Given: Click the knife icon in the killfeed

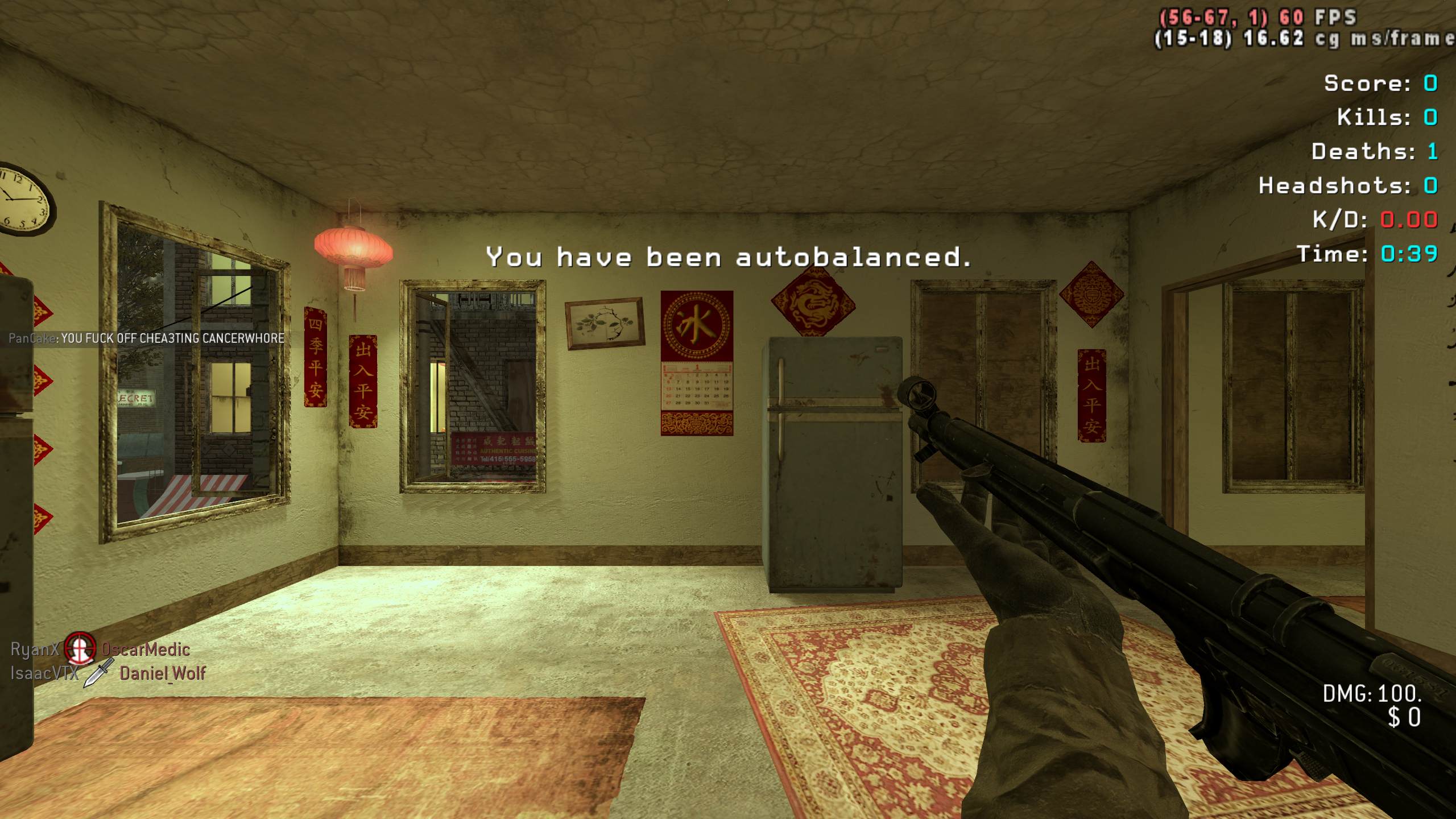Looking at the screenshot, I should pyautogui.click(x=98, y=673).
